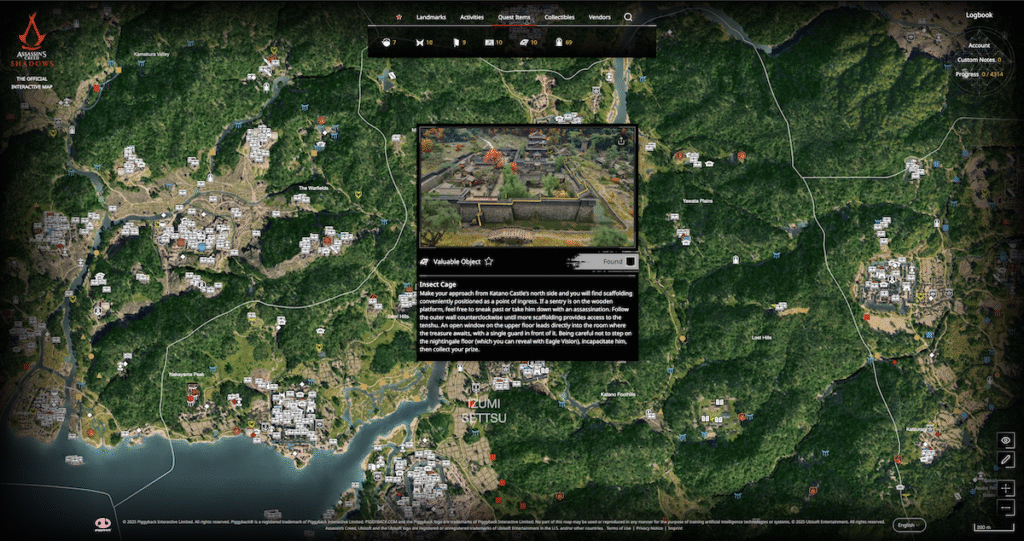1024x541 pixels.
Task: Zoom in on the map
Action: click(1006, 488)
